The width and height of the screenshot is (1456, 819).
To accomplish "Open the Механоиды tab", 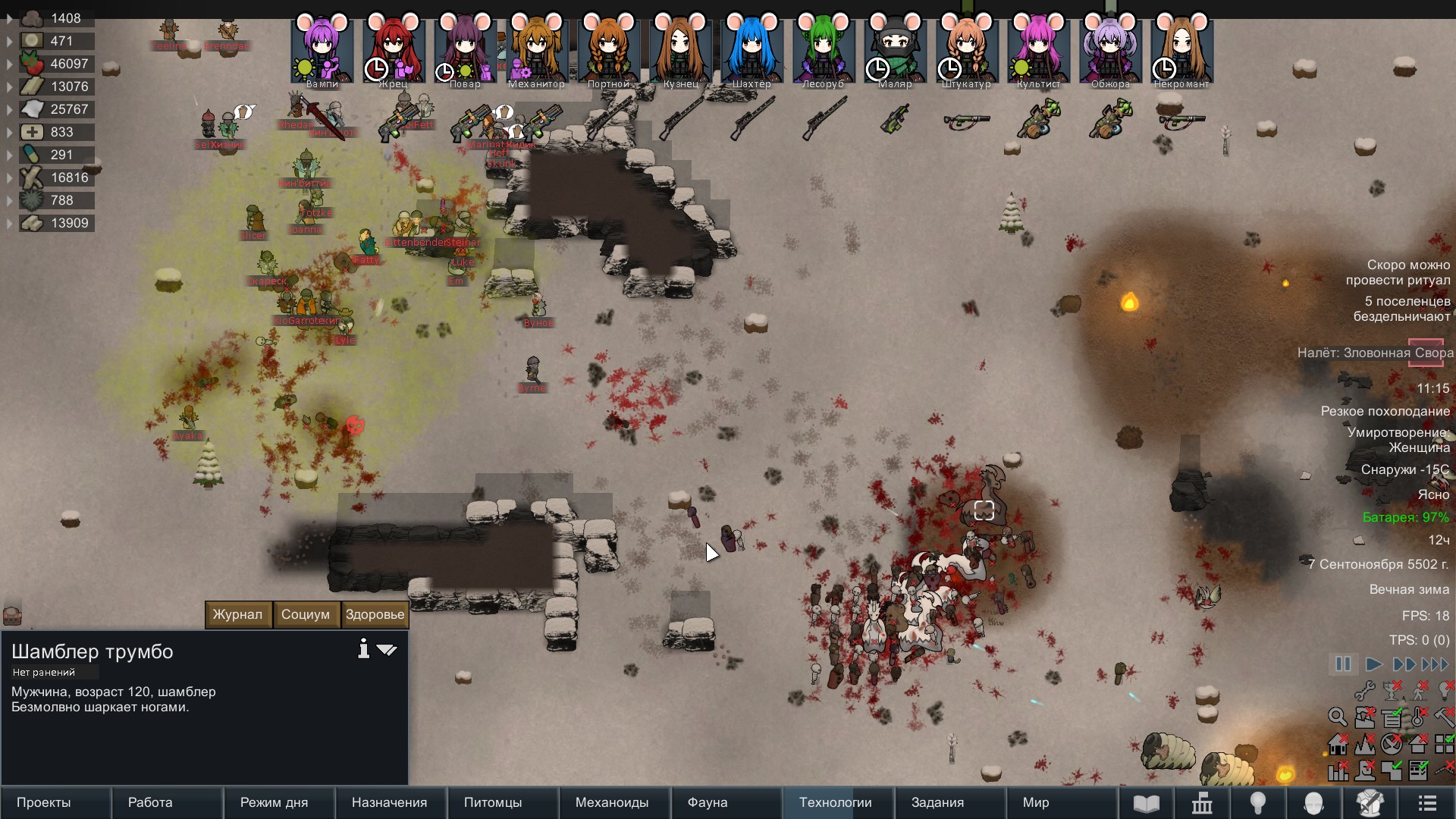I will coord(612,802).
